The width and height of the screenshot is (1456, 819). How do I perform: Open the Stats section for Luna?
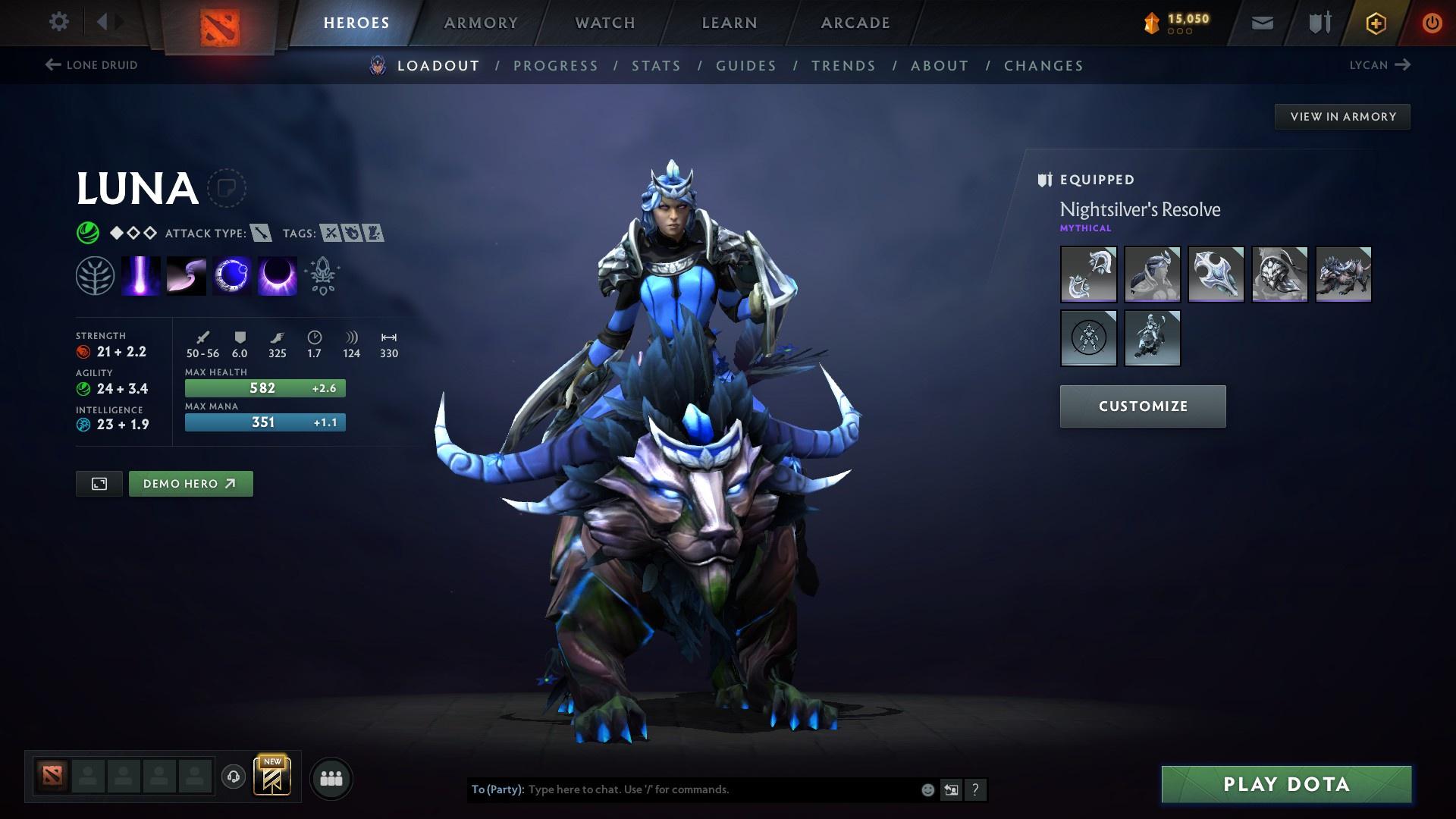point(657,66)
